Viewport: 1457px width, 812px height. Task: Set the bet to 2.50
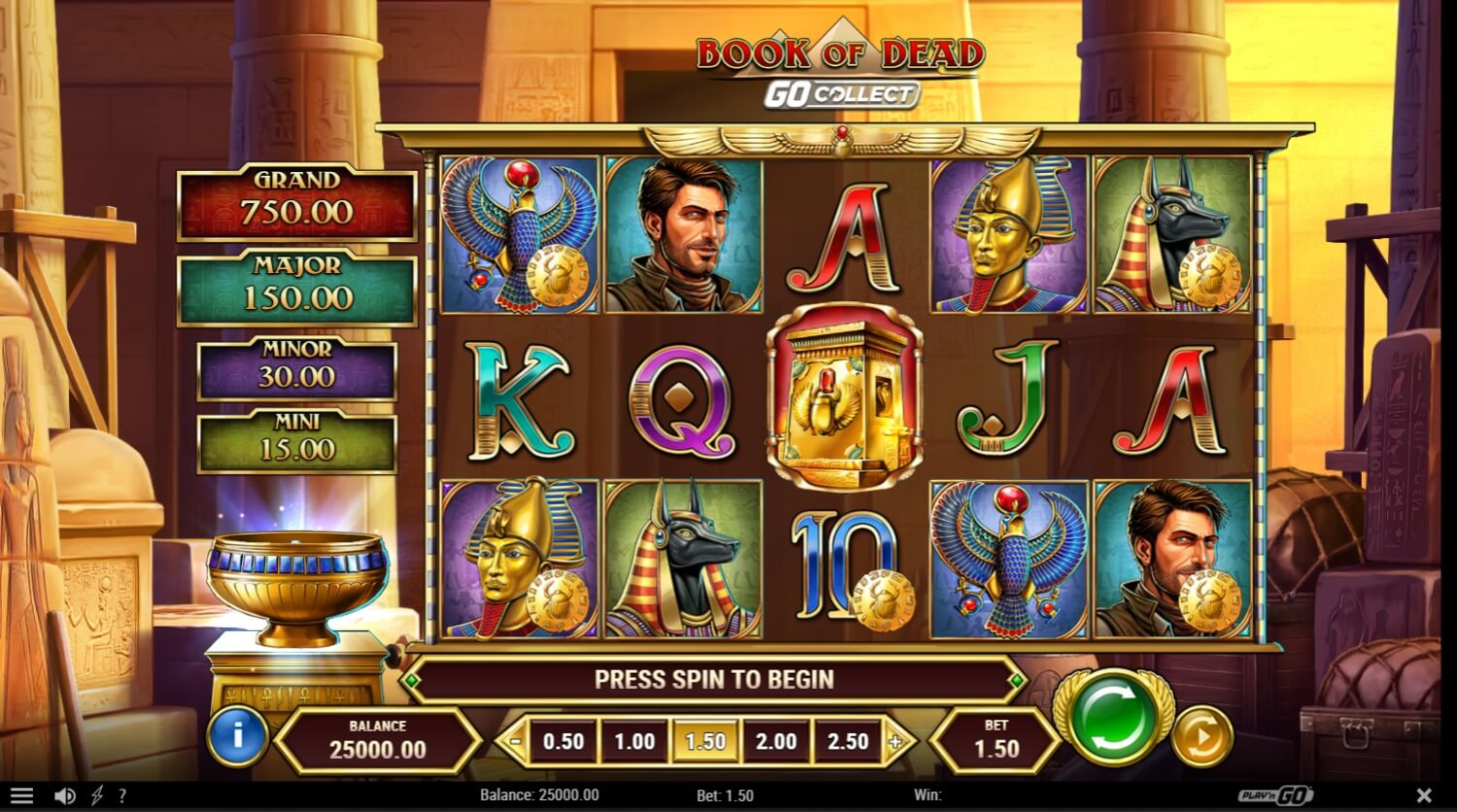(x=847, y=742)
